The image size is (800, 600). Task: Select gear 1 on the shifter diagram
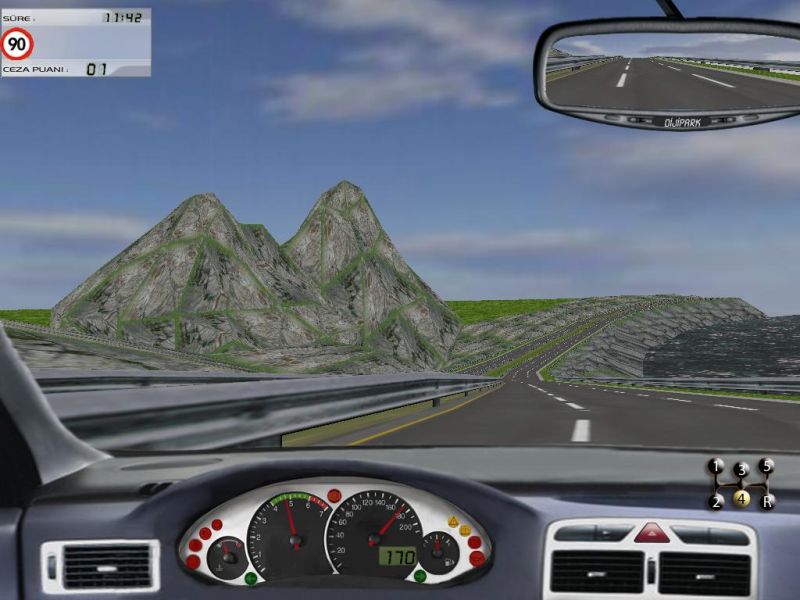point(716,466)
